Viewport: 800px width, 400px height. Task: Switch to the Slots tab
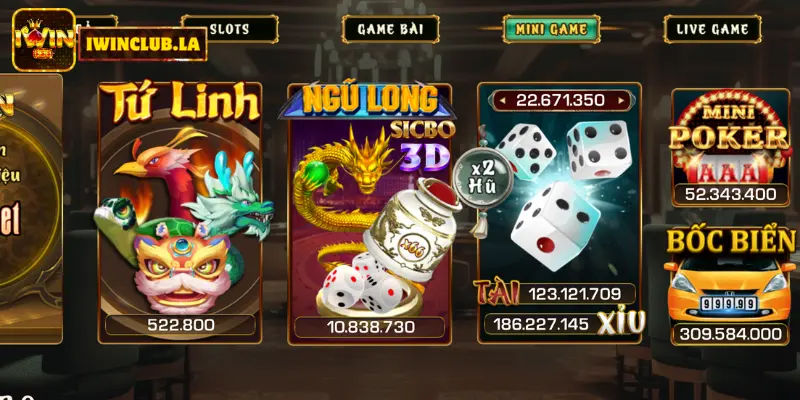point(230,29)
